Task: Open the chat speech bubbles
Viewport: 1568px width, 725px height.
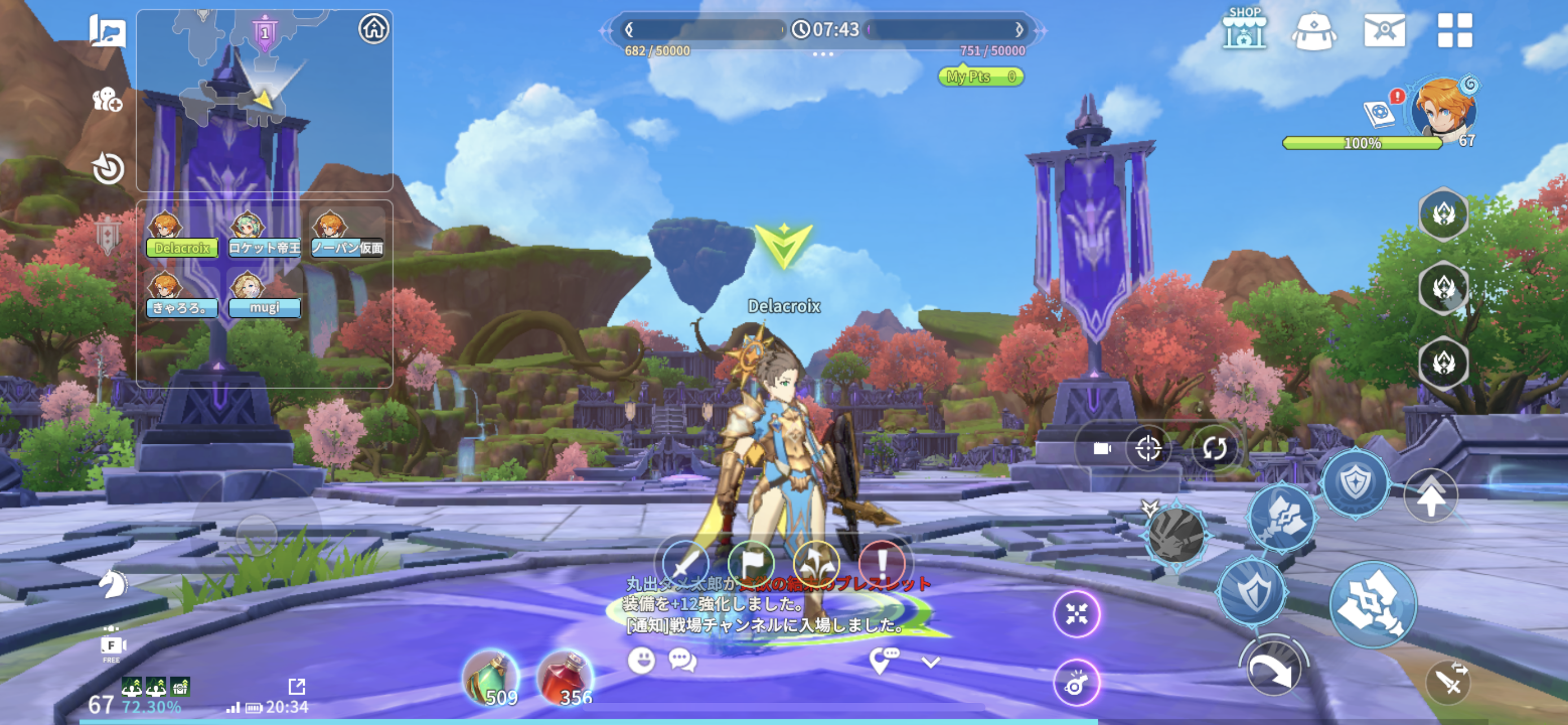Action: pyautogui.click(x=682, y=660)
